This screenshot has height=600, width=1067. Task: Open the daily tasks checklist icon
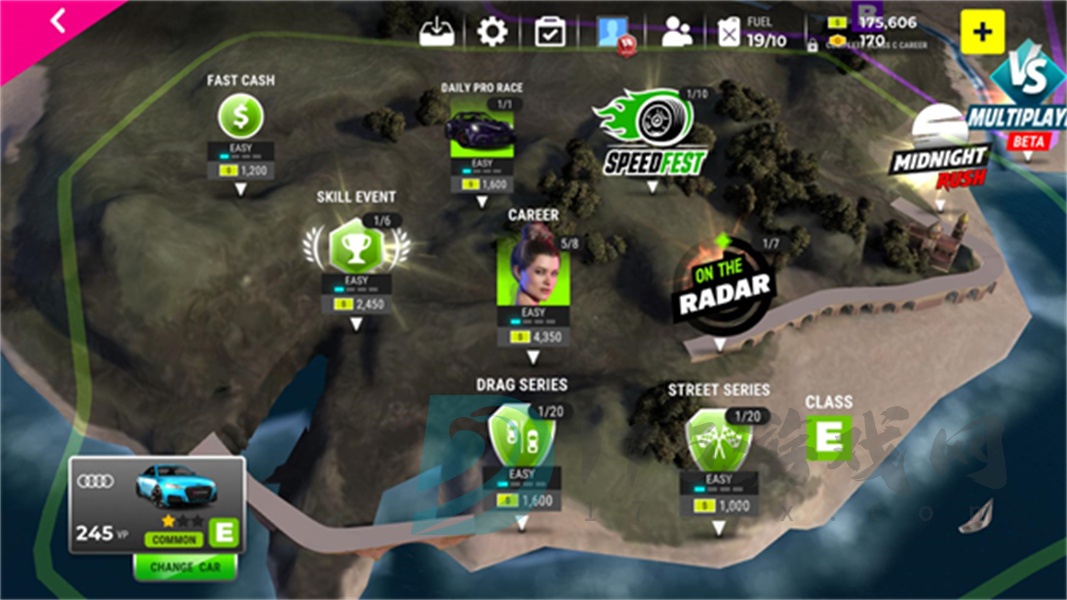tap(550, 32)
